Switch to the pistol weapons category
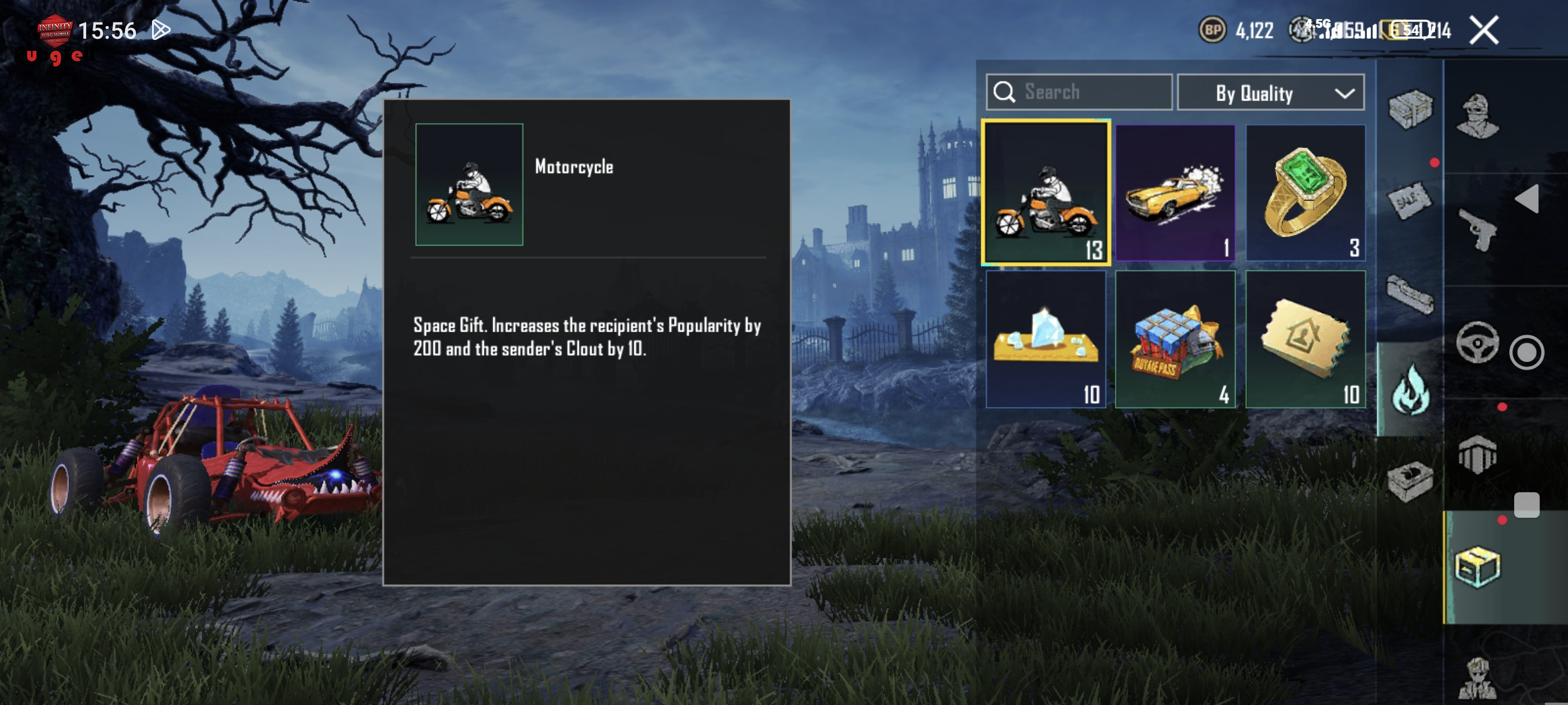The image size is (1568, 705). 1477,229
